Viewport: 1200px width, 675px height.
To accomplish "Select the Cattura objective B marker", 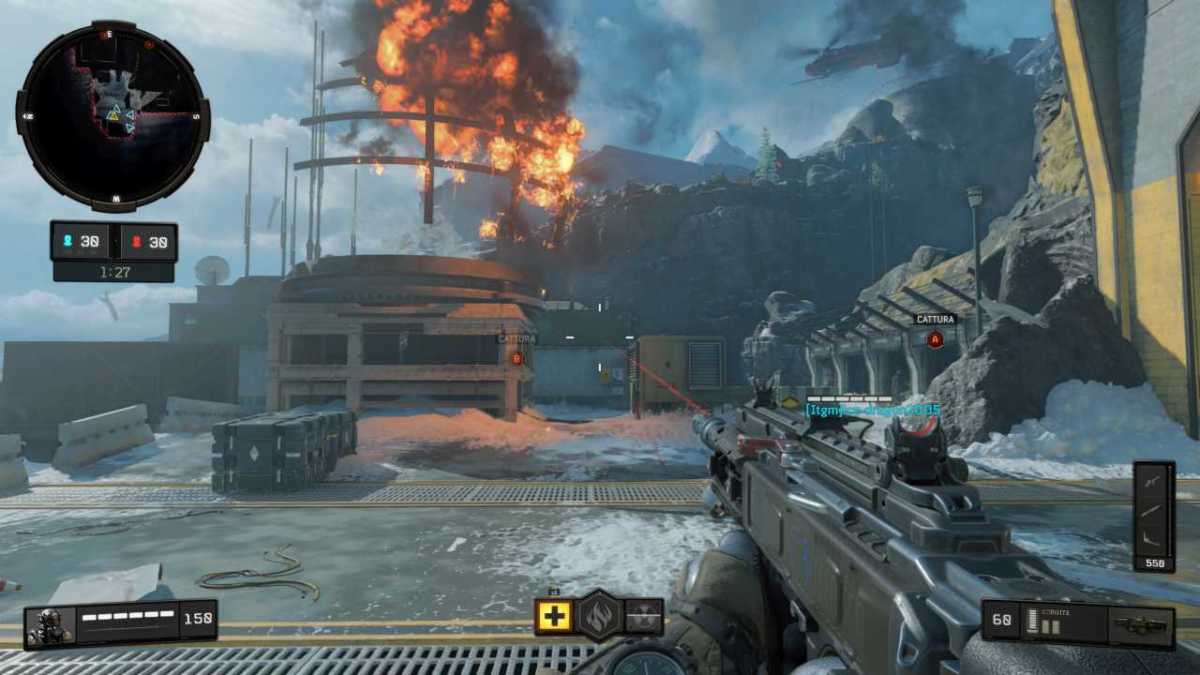I will click(x=517, y=357).
